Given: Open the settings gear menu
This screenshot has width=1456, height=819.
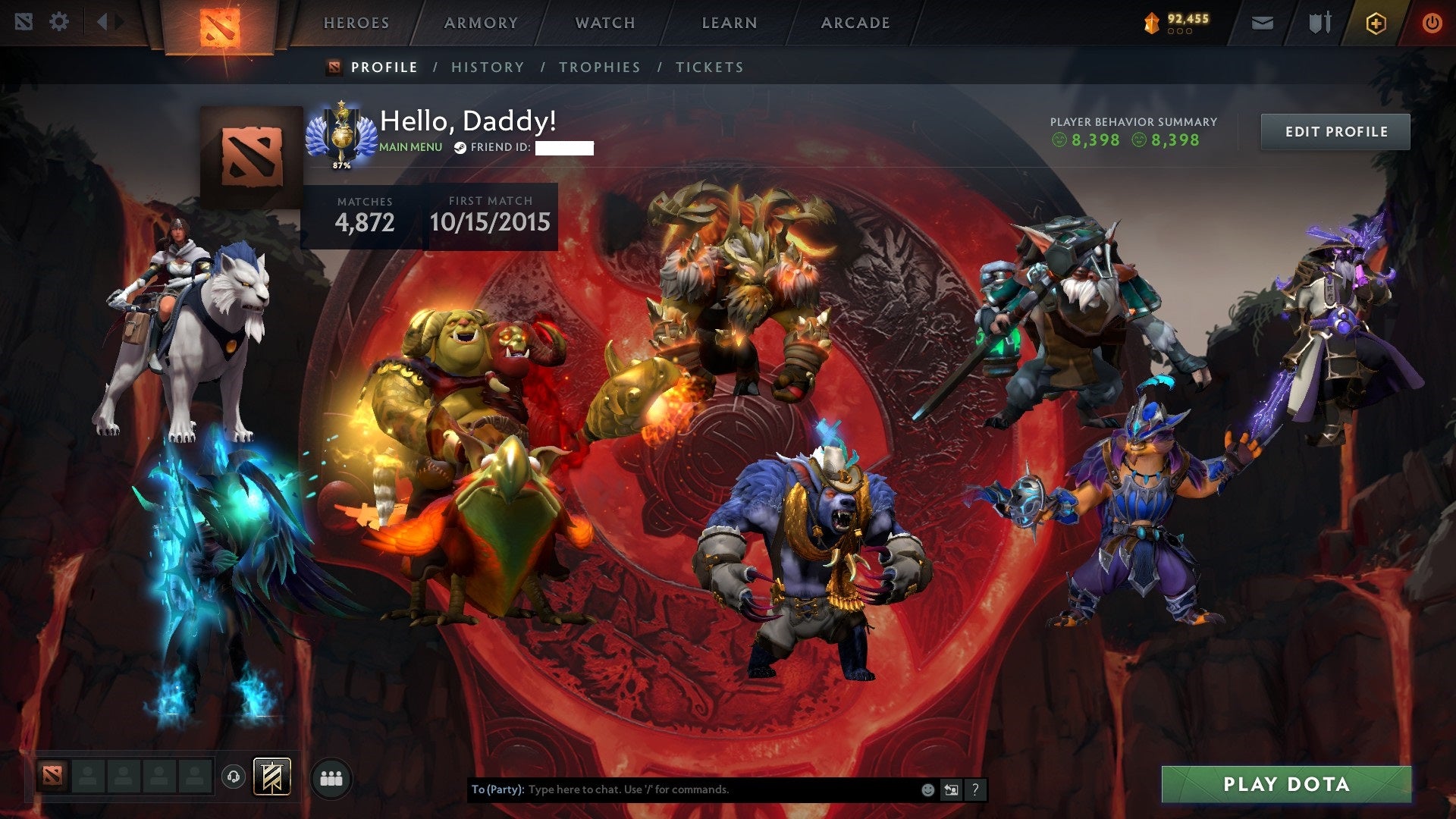Looking at the screenshot, I should click(58, 21).
